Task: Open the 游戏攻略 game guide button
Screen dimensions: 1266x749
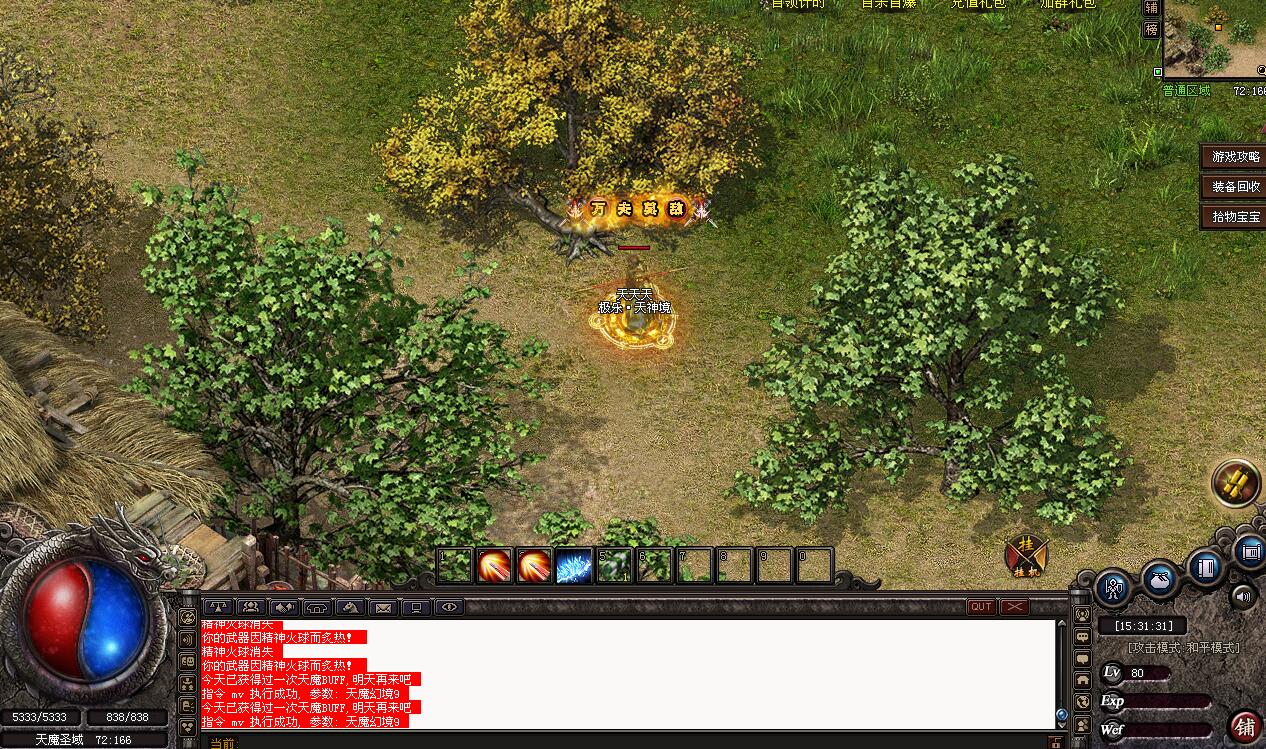Action: [x=1235, y=157]
